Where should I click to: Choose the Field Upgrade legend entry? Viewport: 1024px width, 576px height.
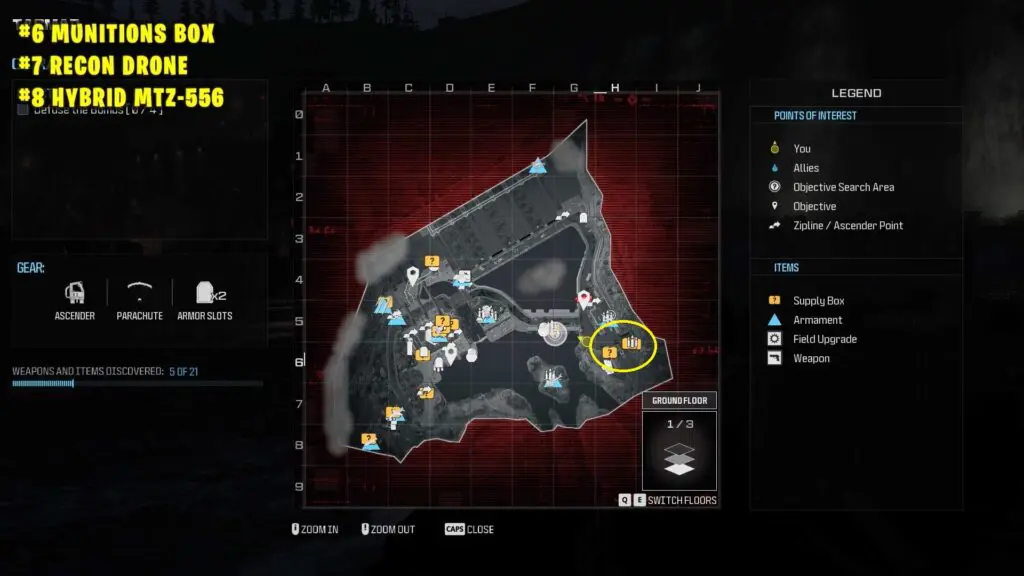click(x=824, y=339)
